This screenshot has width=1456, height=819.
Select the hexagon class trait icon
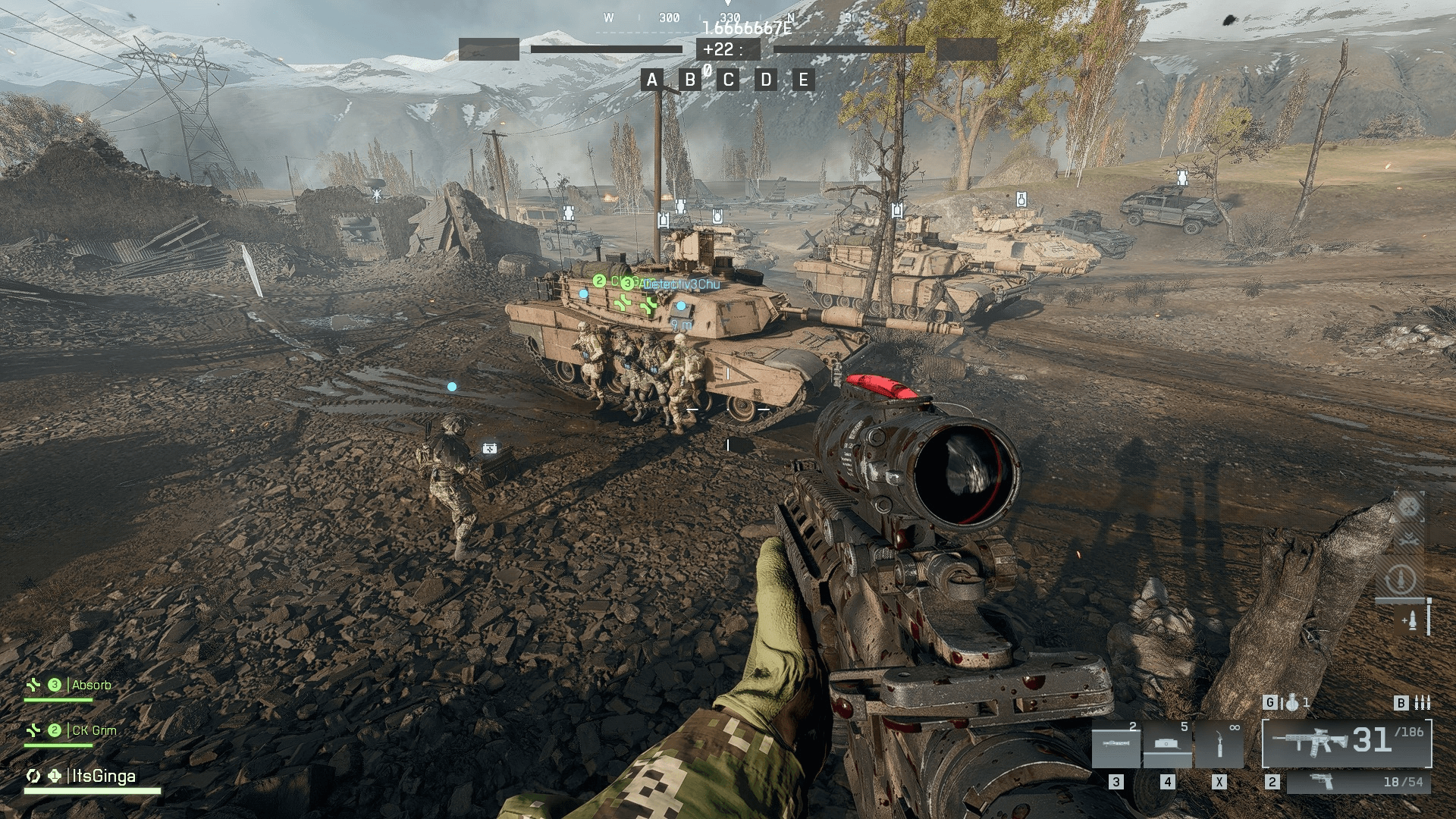1408,507
